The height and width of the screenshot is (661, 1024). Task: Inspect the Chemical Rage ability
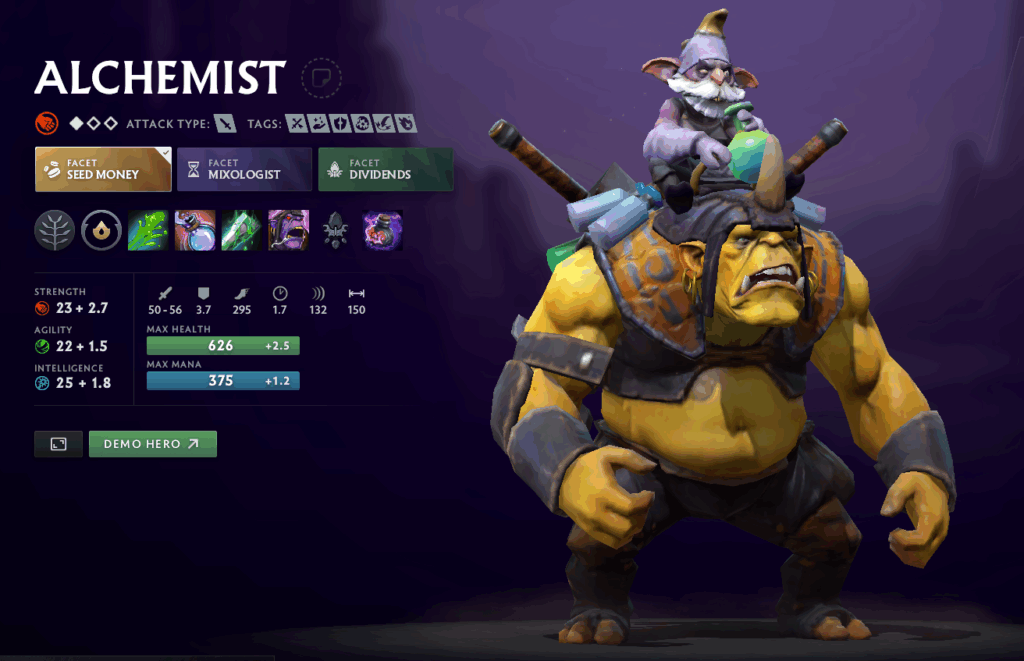[x=288, y=230]
